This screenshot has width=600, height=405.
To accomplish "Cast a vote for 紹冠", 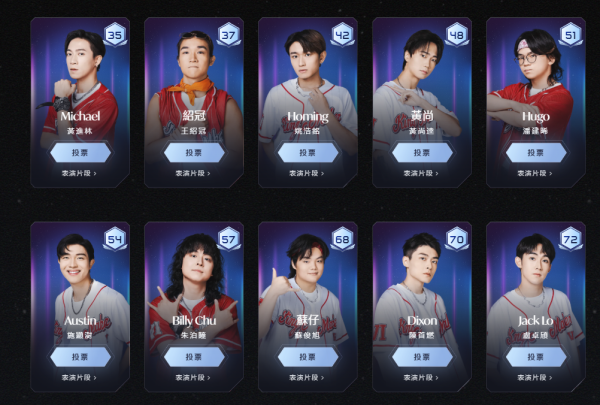I will [193, 152].
